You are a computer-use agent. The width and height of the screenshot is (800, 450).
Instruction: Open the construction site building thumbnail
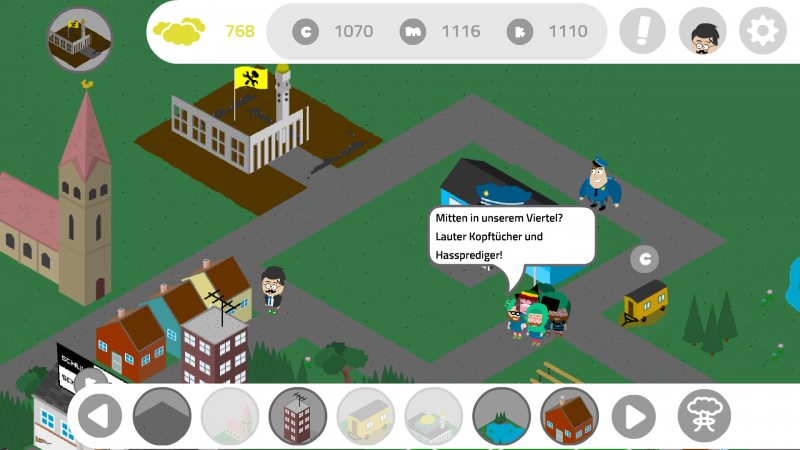[80, 39]
